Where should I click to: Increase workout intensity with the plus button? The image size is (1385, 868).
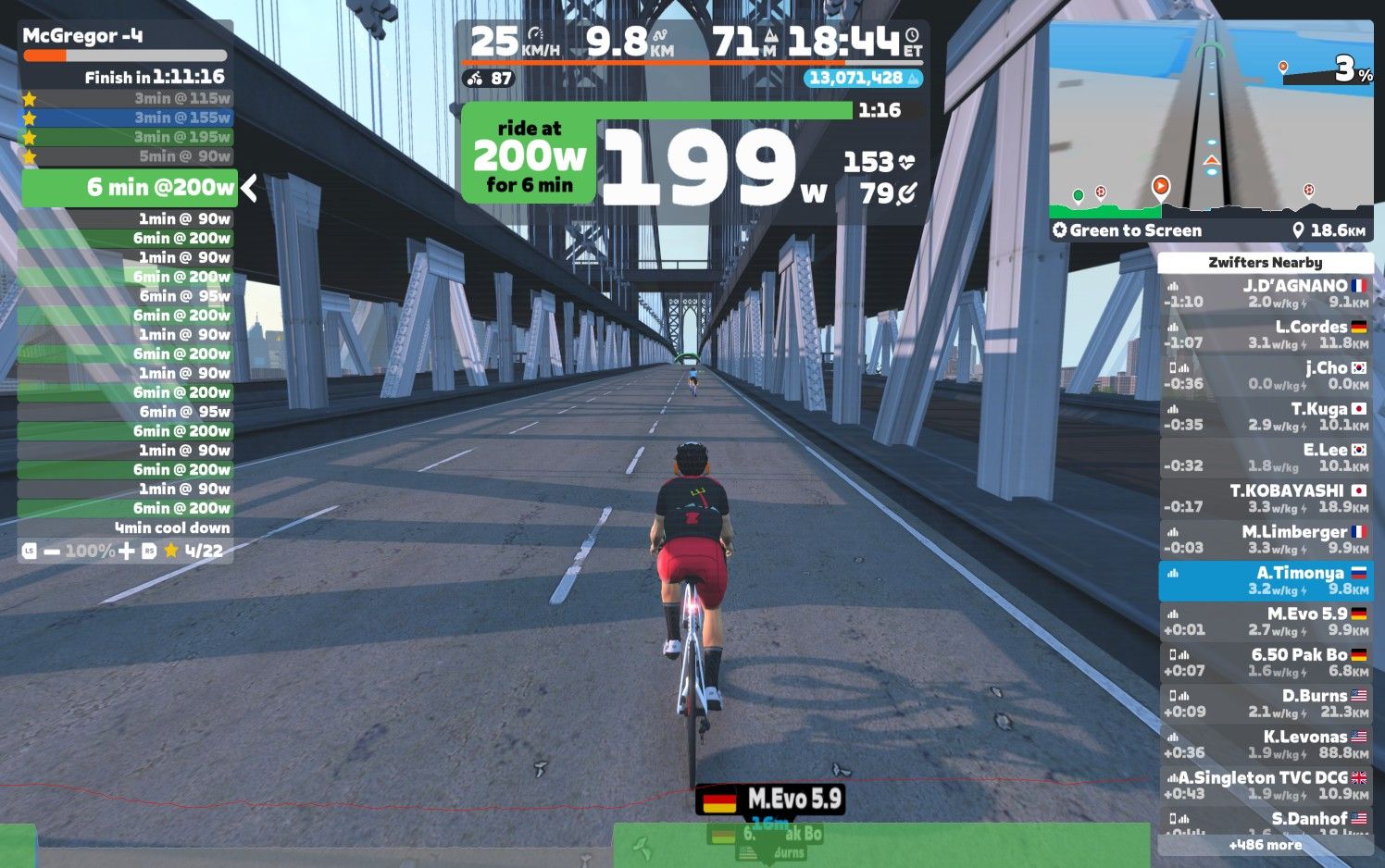(x=127, y=552)
